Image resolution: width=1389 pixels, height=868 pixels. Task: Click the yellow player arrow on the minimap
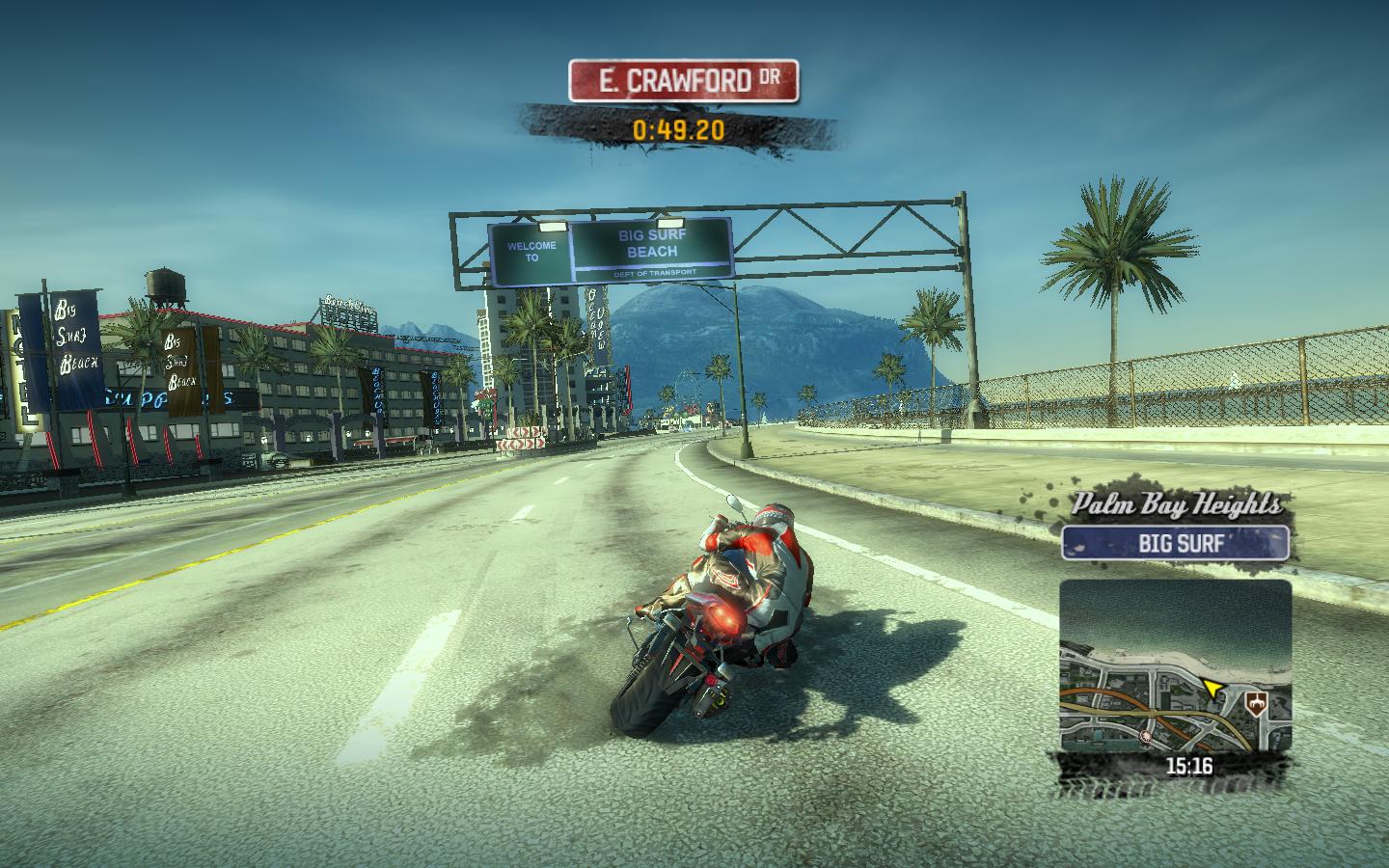[x=1212, y=689]
